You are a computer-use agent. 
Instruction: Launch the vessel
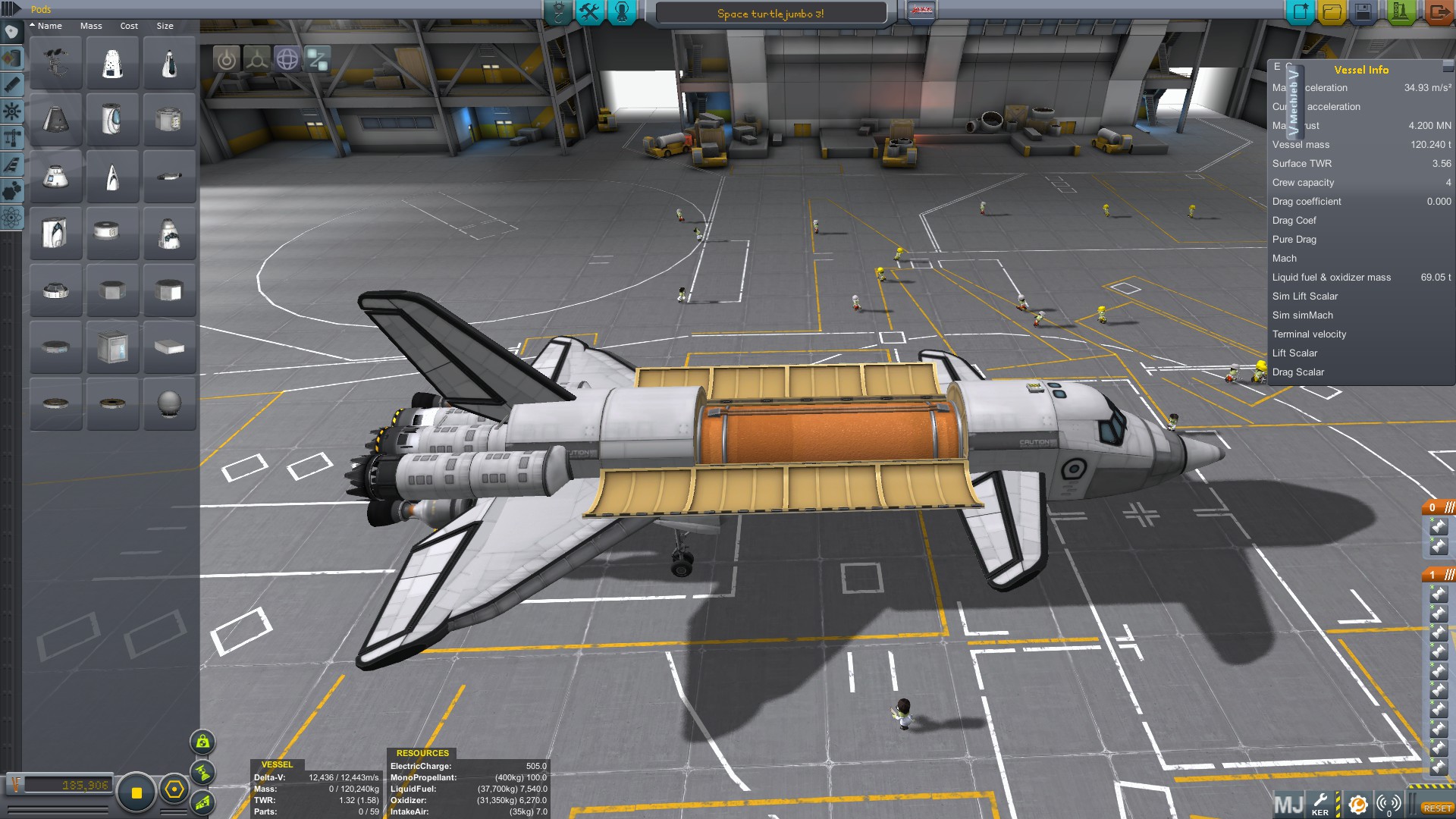[1400, 12]
